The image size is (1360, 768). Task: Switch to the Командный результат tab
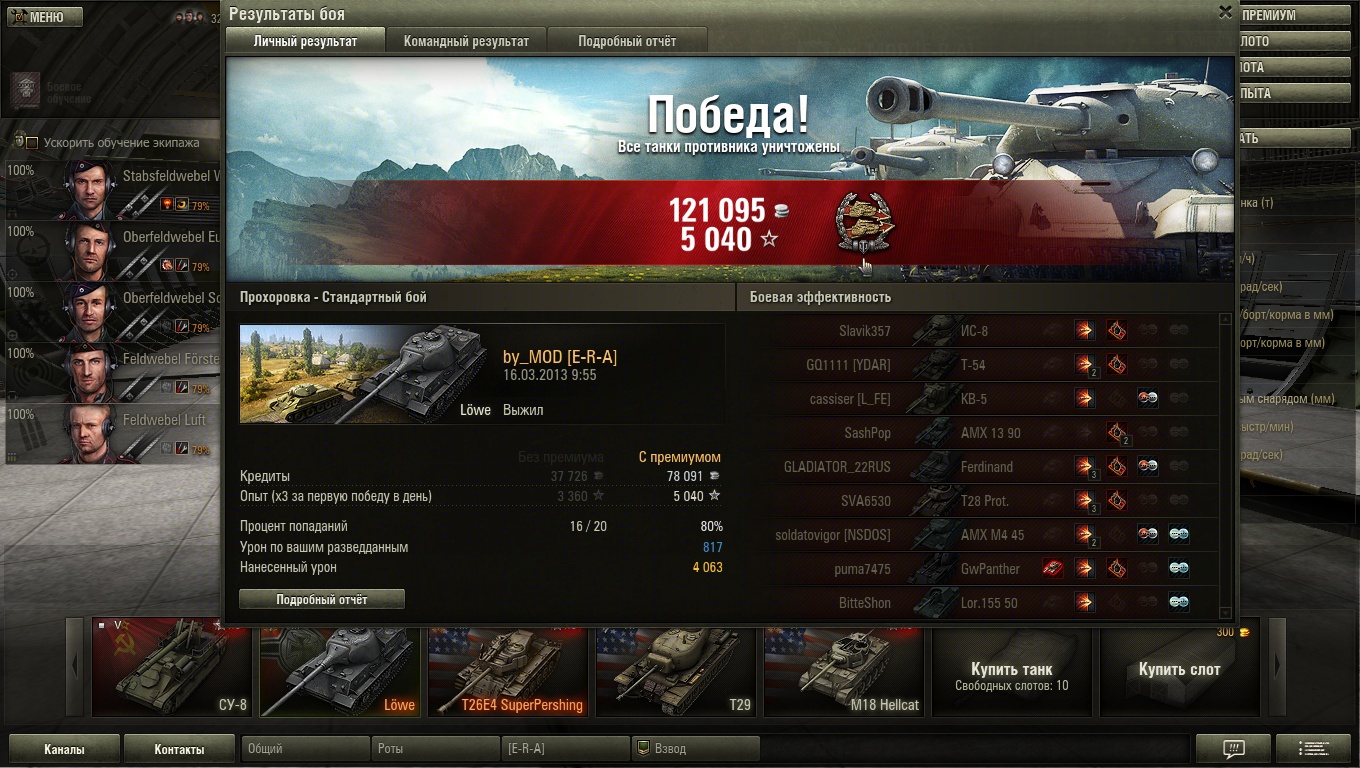click(x=466, y=41)
